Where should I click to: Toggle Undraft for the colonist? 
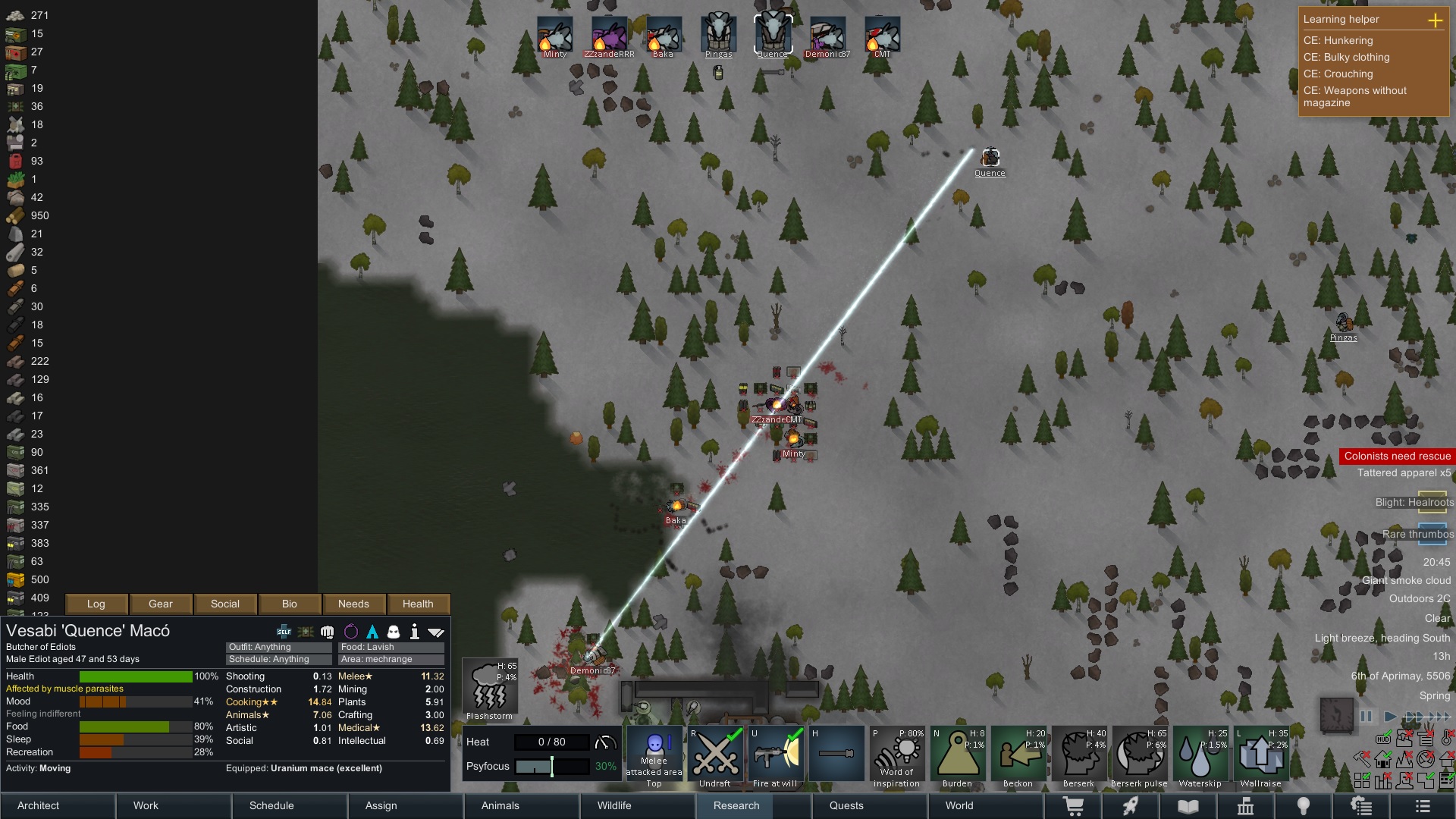[714, 755]
